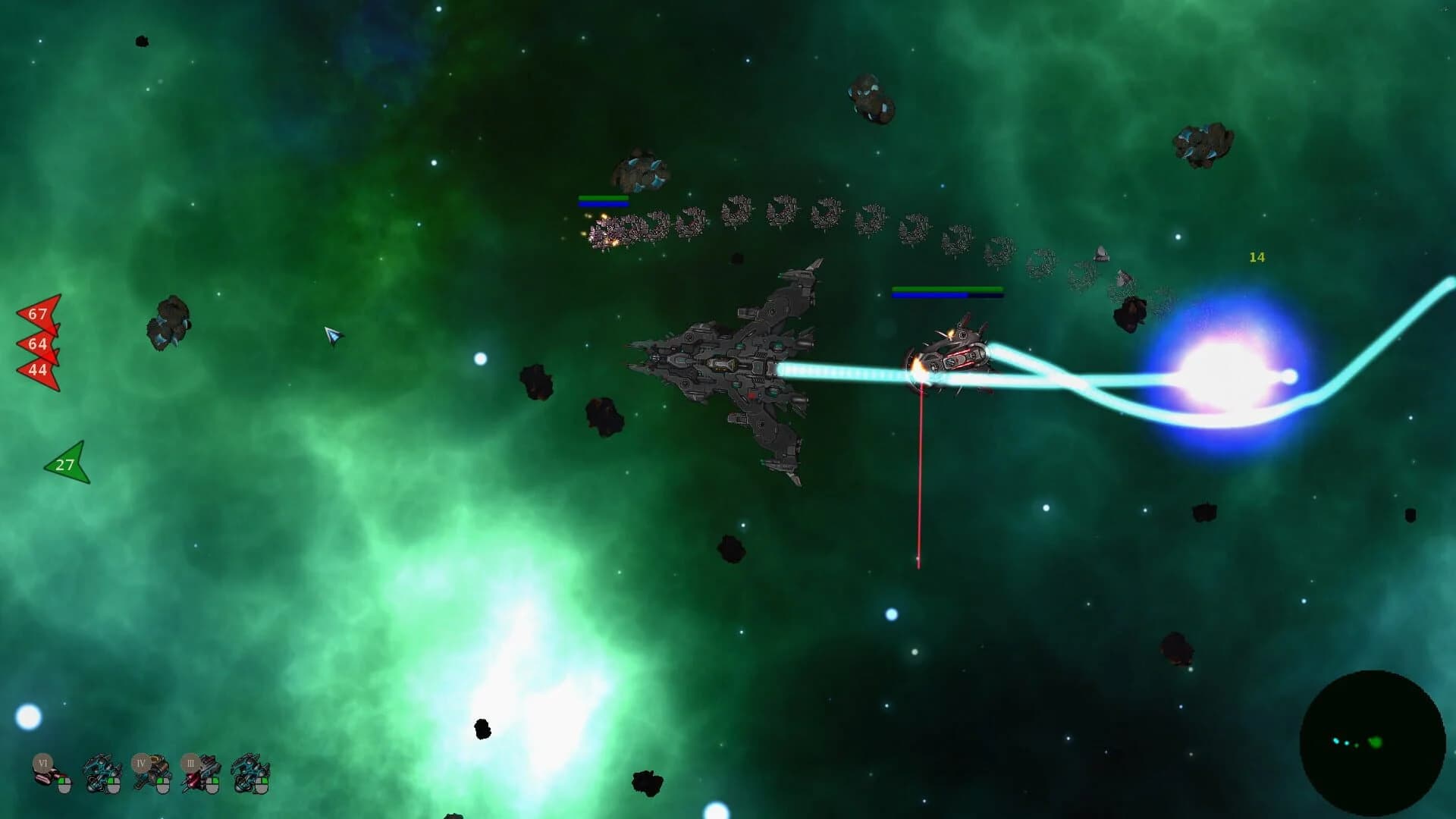Viewport: 1456px width, 819px height.
Task: Click the mouse indicator beside weapon slot IV
Action: point(162,785)
